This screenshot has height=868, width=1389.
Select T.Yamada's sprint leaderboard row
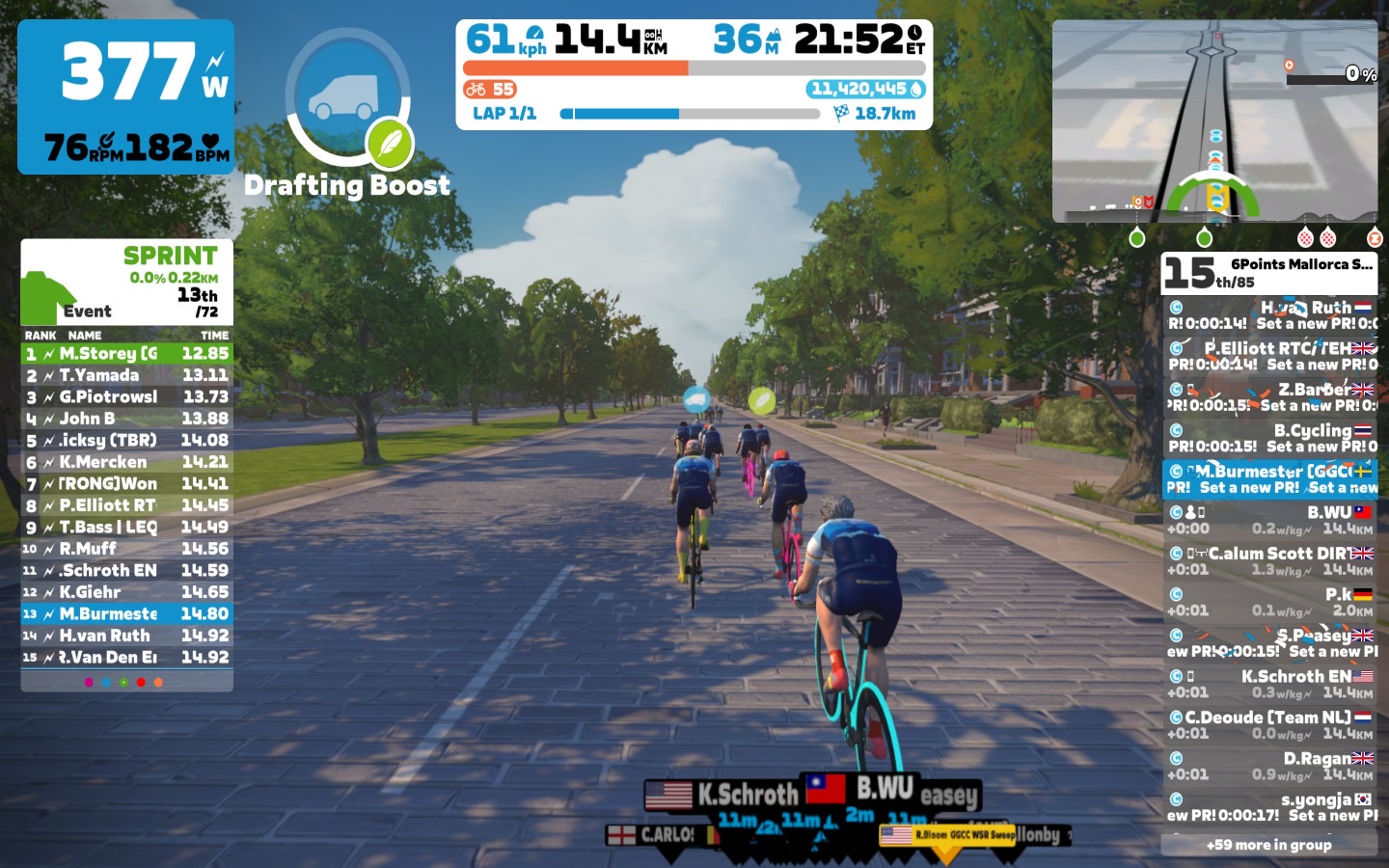[x=126, y=375]
